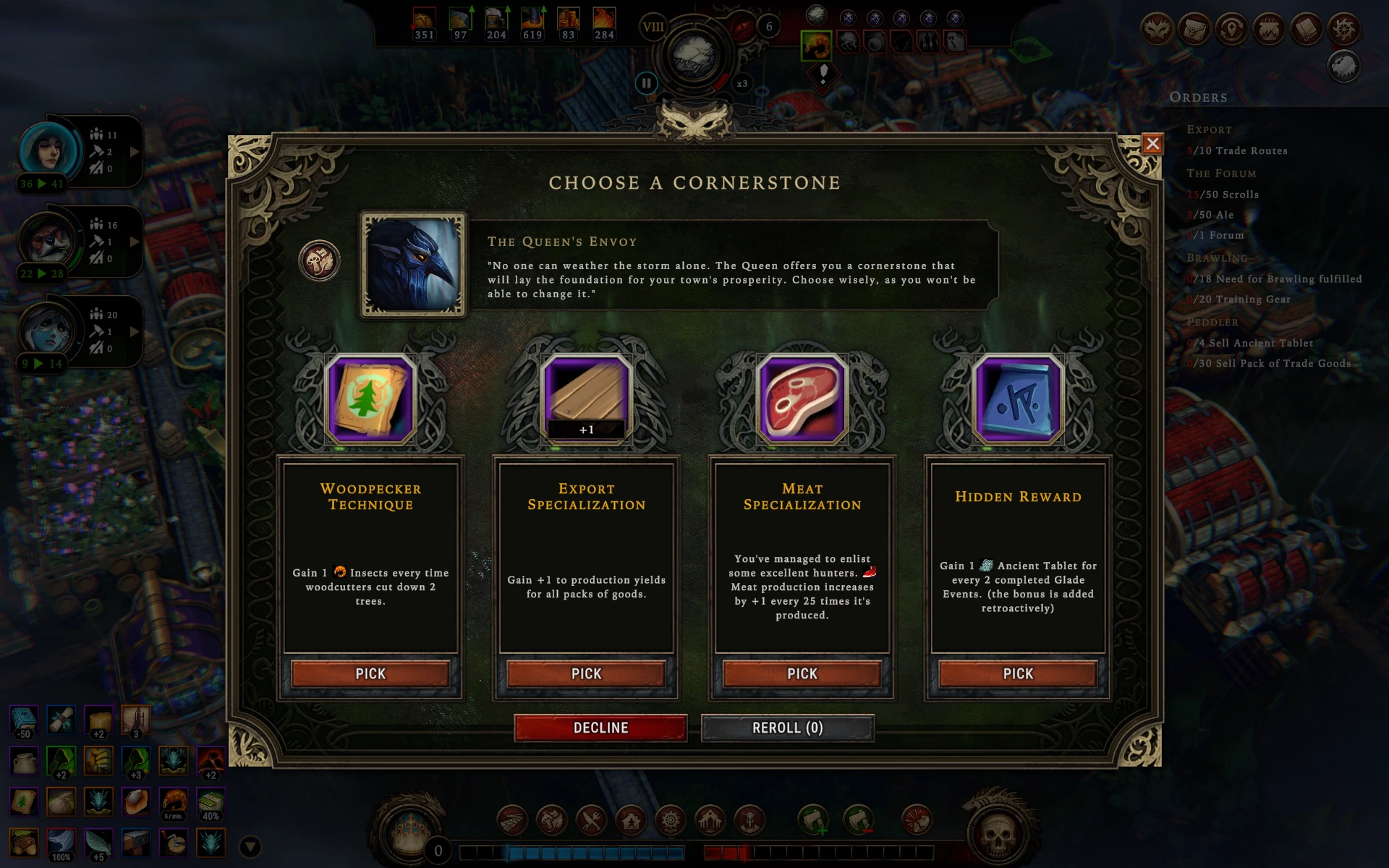Pick the Export Specialization cornerstone
This screenshot has width=1389, height=868.
pos(586,673)
